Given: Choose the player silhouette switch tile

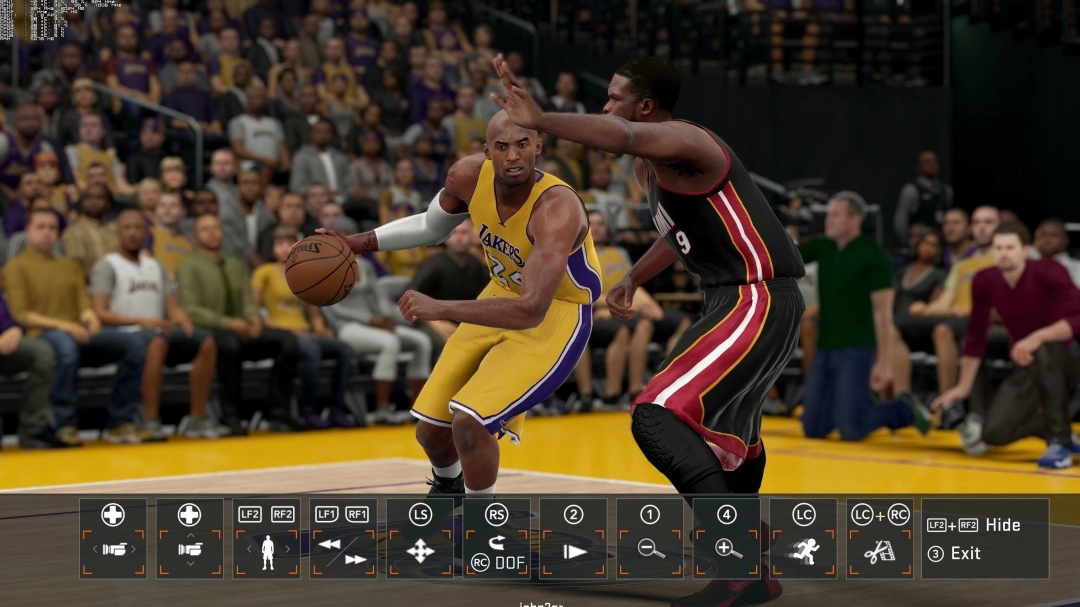Looking at the screenshot, I should coord(267,539).
